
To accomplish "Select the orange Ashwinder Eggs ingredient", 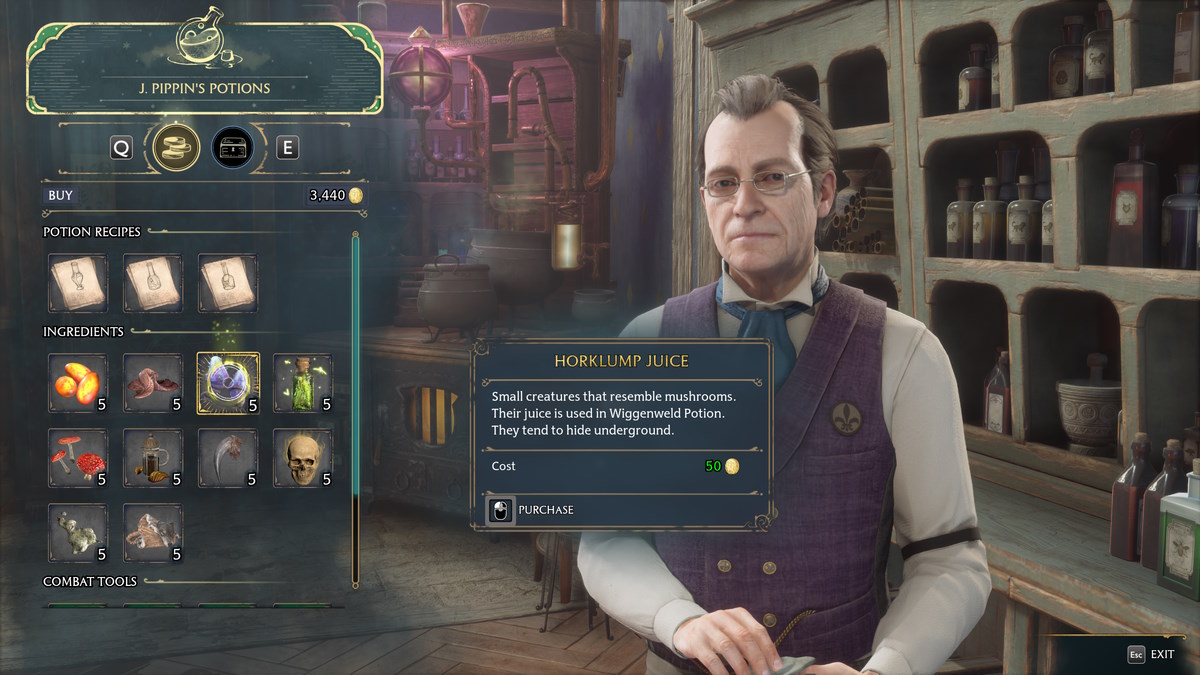I will tap(78, 382).
